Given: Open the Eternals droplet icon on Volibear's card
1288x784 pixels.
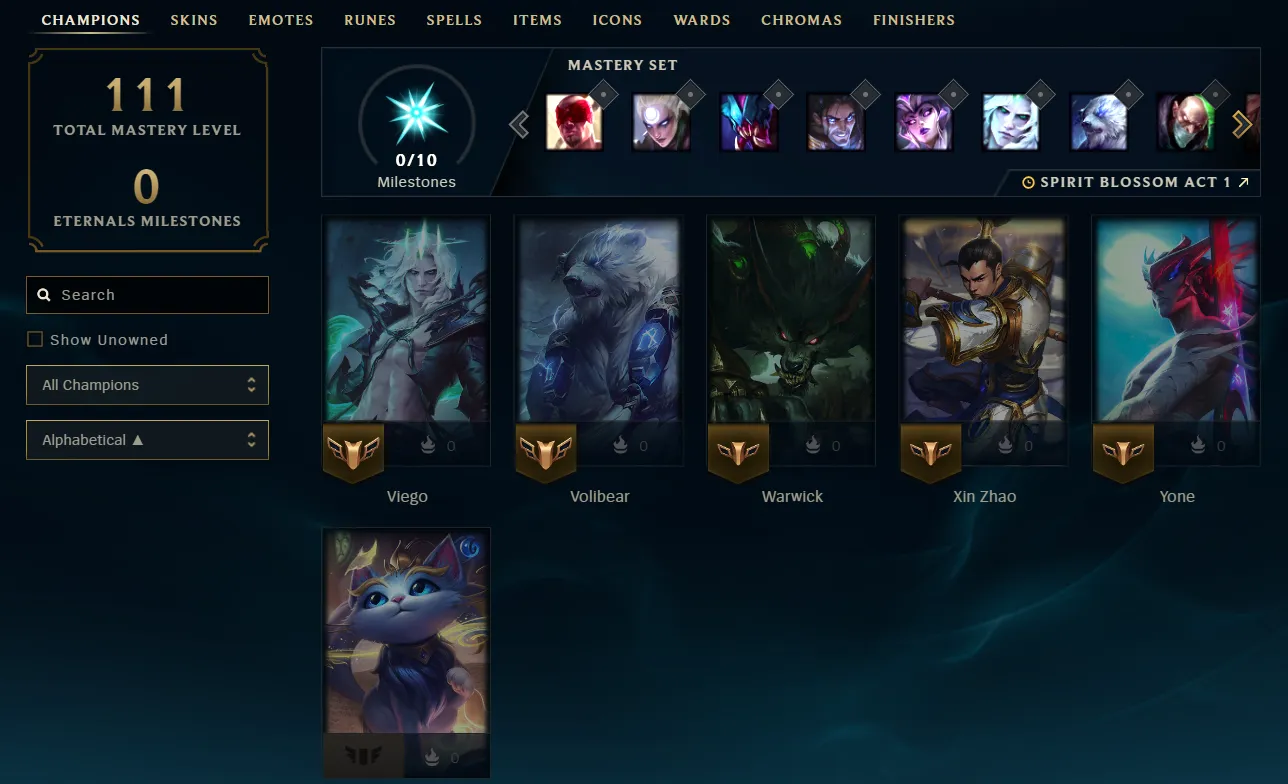Looking at the screenshot, I should coord(622,446).
